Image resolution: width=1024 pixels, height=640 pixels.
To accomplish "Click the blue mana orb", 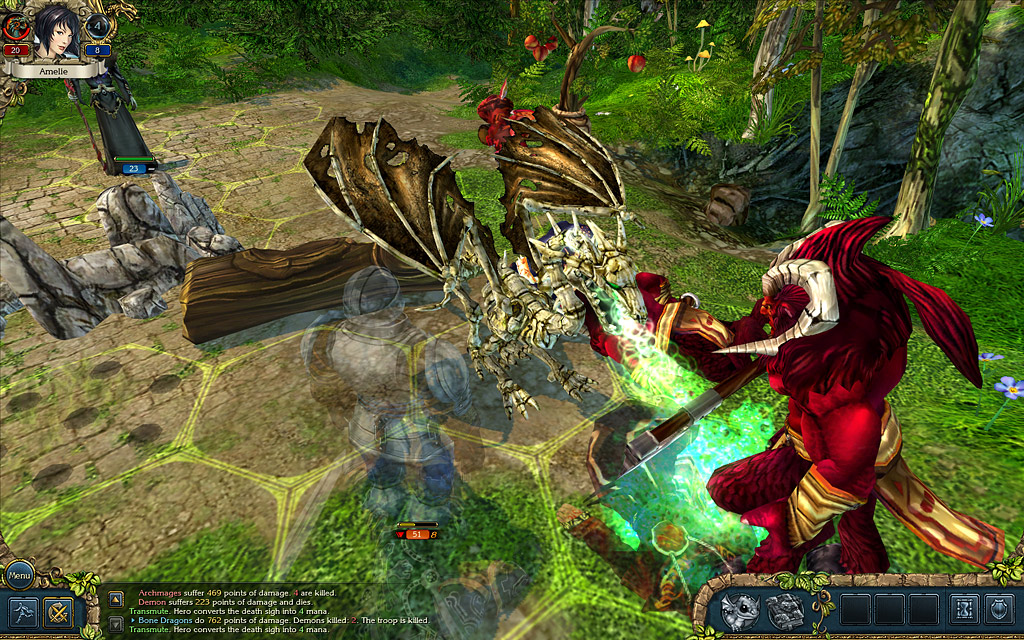I will coord(98,28).
